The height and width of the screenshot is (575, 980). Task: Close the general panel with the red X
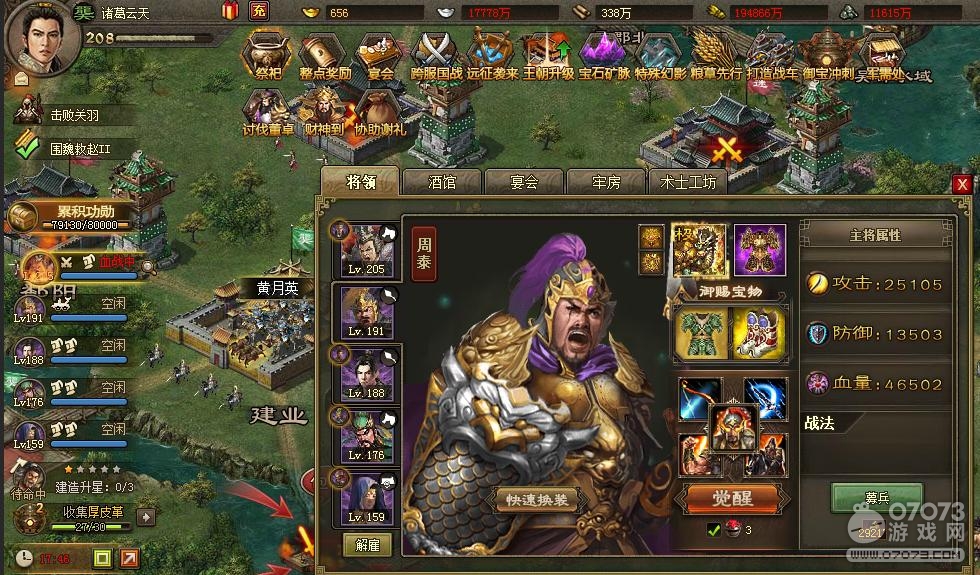coord(961,184)
